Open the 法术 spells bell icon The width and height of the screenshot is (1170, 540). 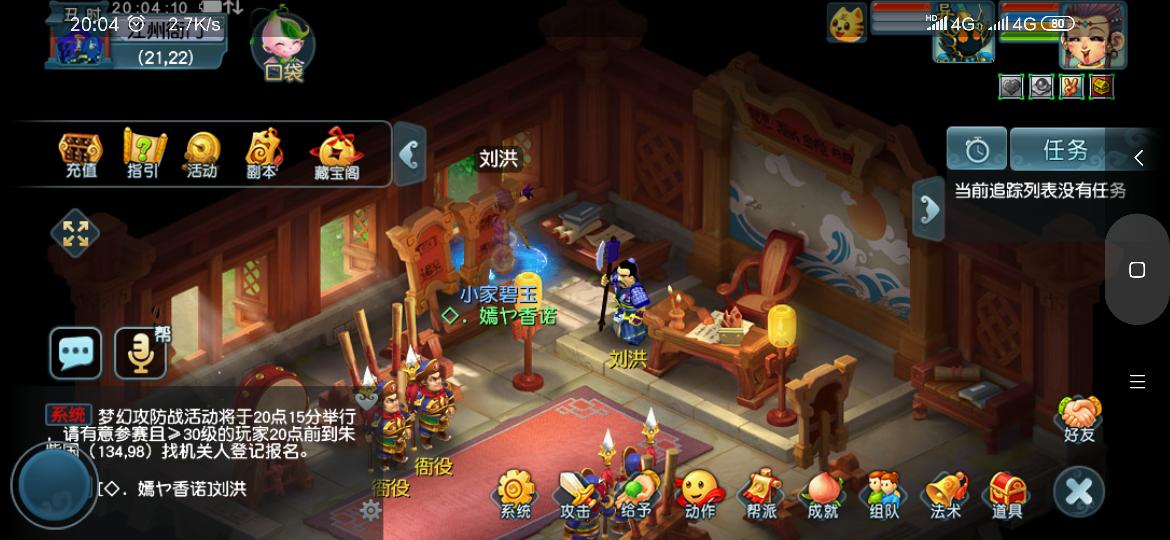pyautogui.click(x=945, y=494)
